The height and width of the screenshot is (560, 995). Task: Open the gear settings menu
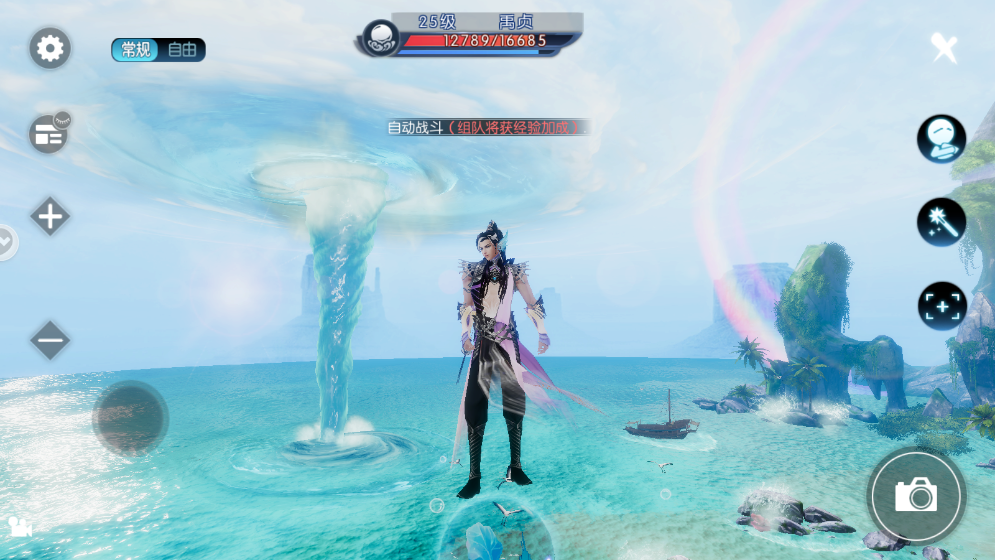click(x=50, y=48)
